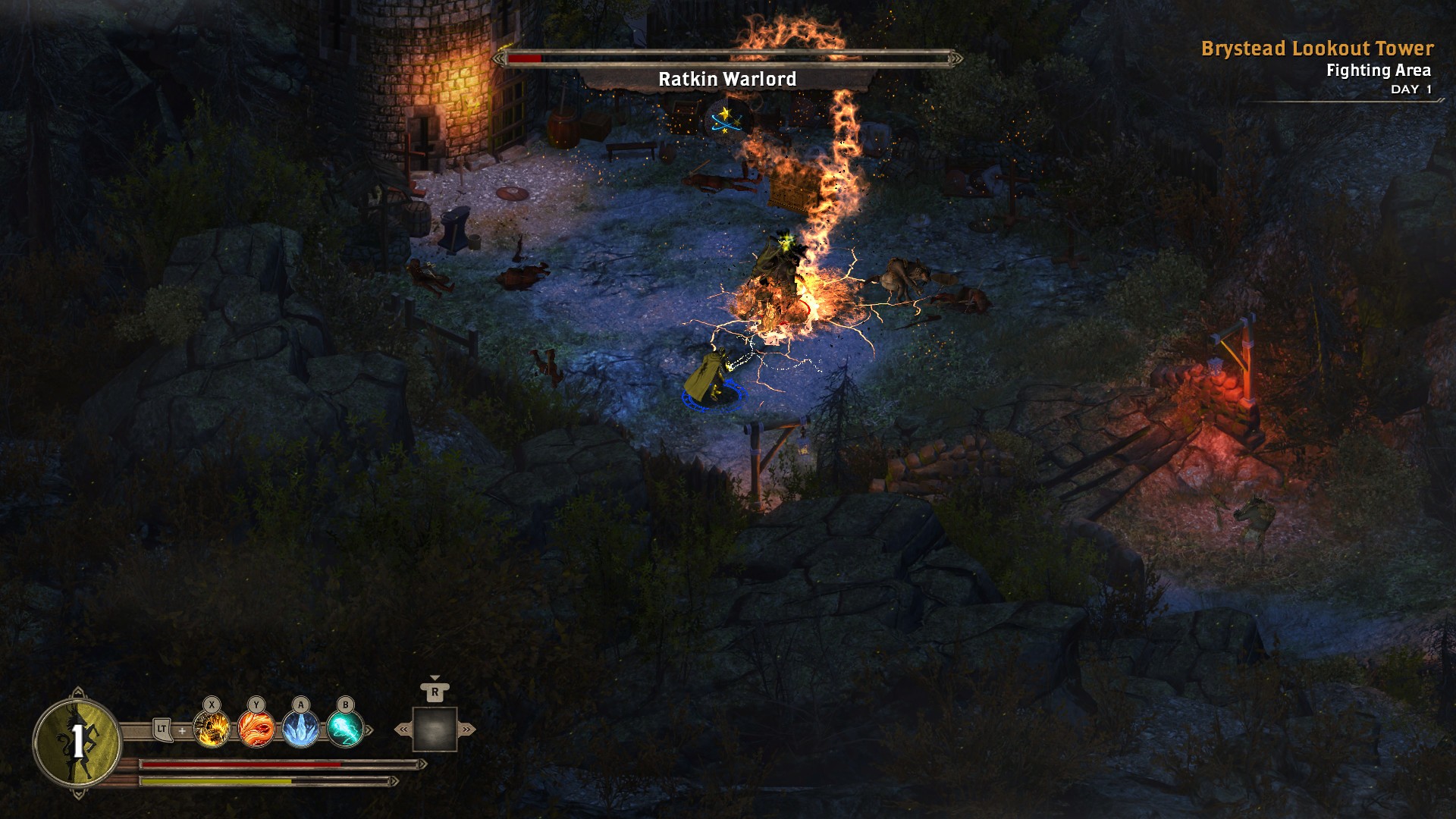The height and width of the screenshot is (819, 1456).
Task: Select the Y-button fire skill icon
Action: (x=256, y=729)
